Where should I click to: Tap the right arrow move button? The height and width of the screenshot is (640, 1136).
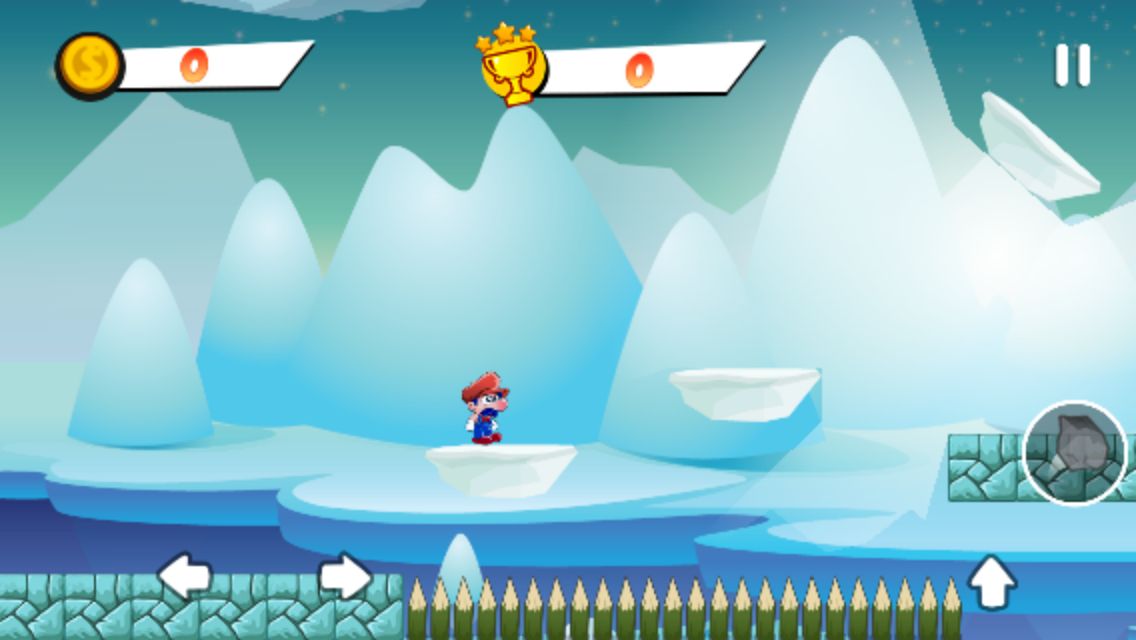tap(345, 577)
